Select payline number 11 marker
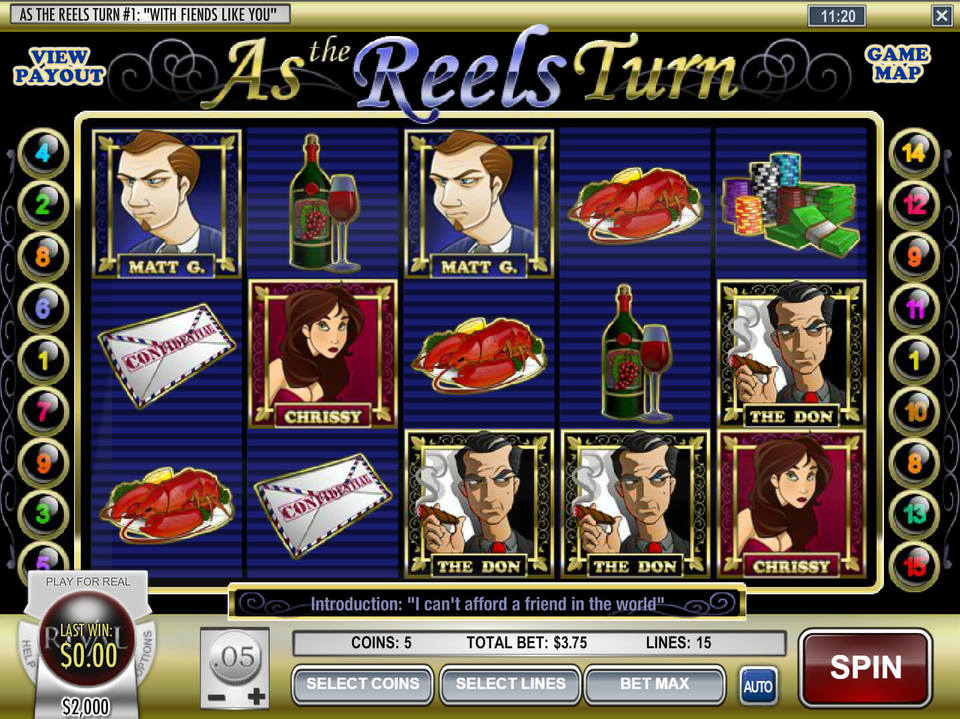 click(914, 308)
